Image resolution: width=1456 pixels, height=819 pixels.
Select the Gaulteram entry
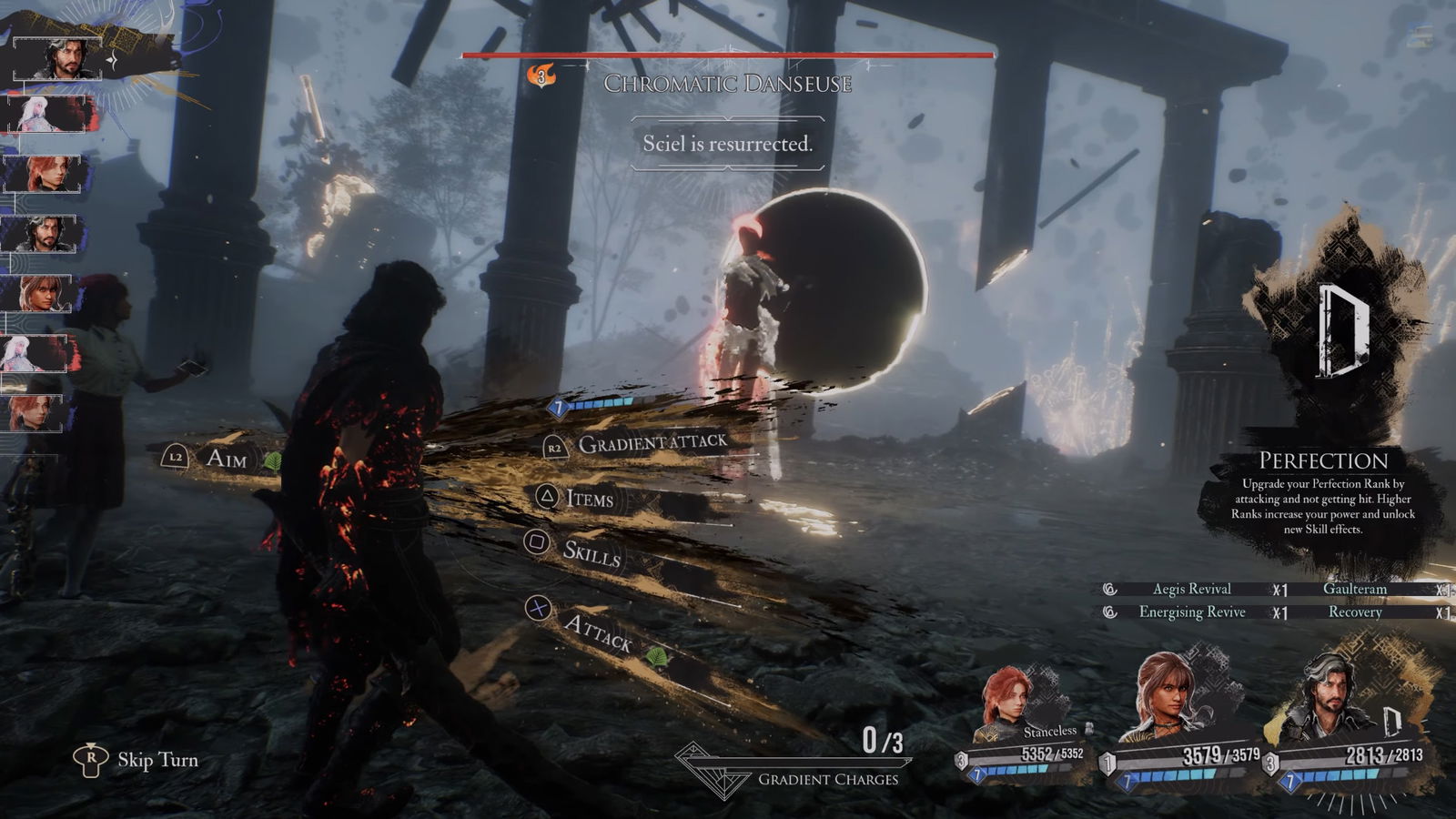point(1354,589)
